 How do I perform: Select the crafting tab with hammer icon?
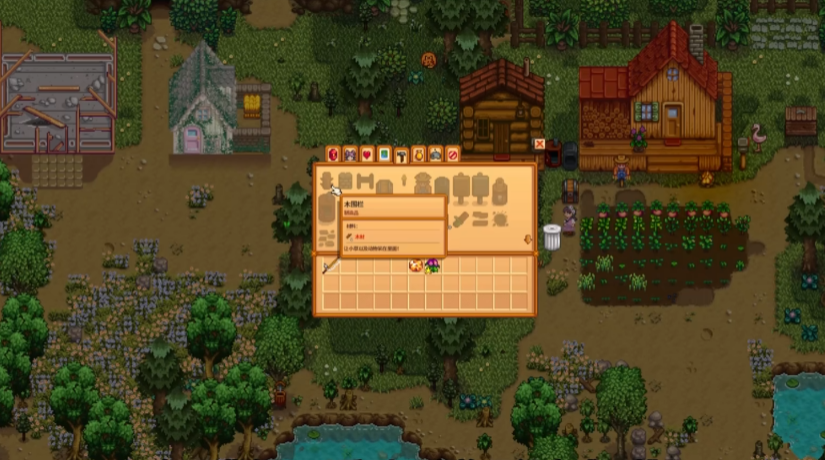(x=401, y=154)
